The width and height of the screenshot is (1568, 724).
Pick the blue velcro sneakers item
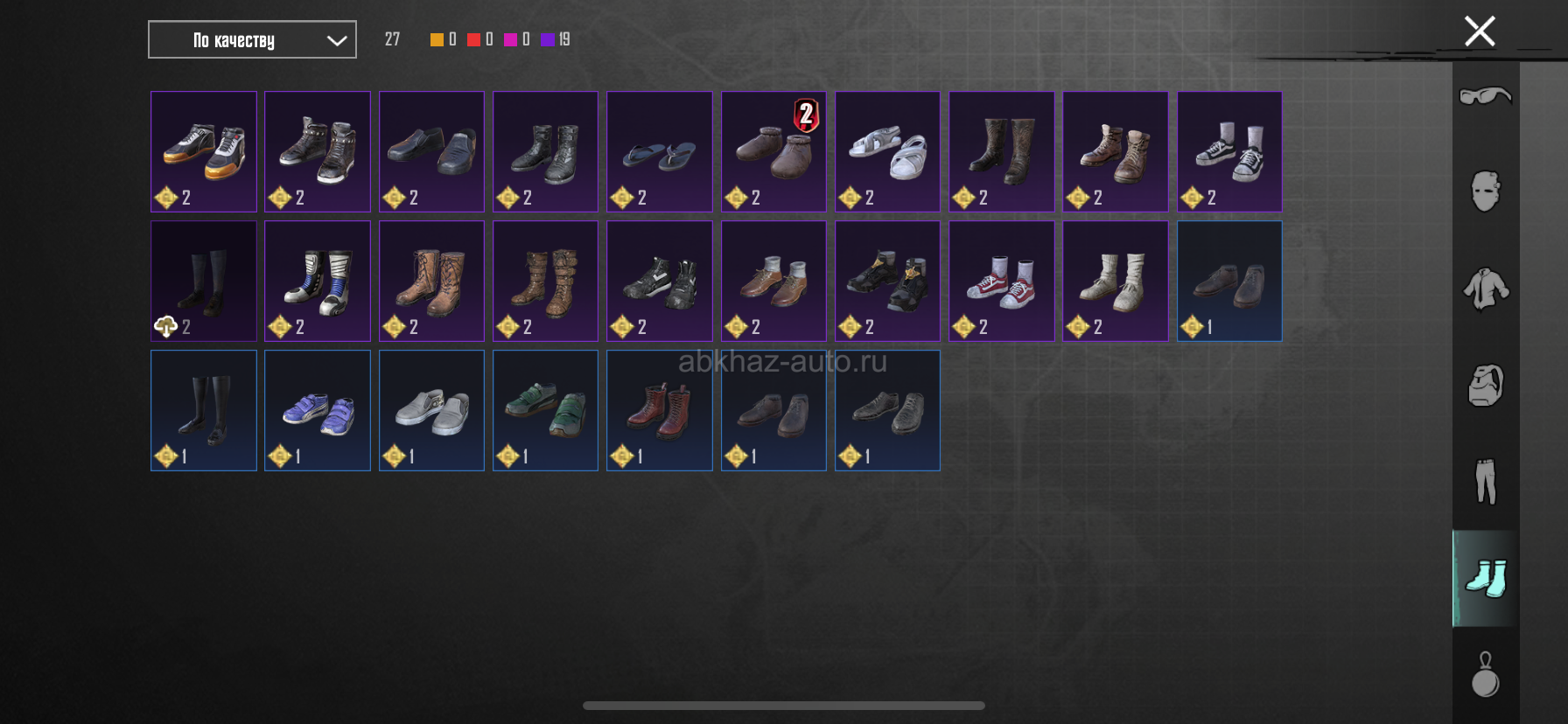click(318, 410)
